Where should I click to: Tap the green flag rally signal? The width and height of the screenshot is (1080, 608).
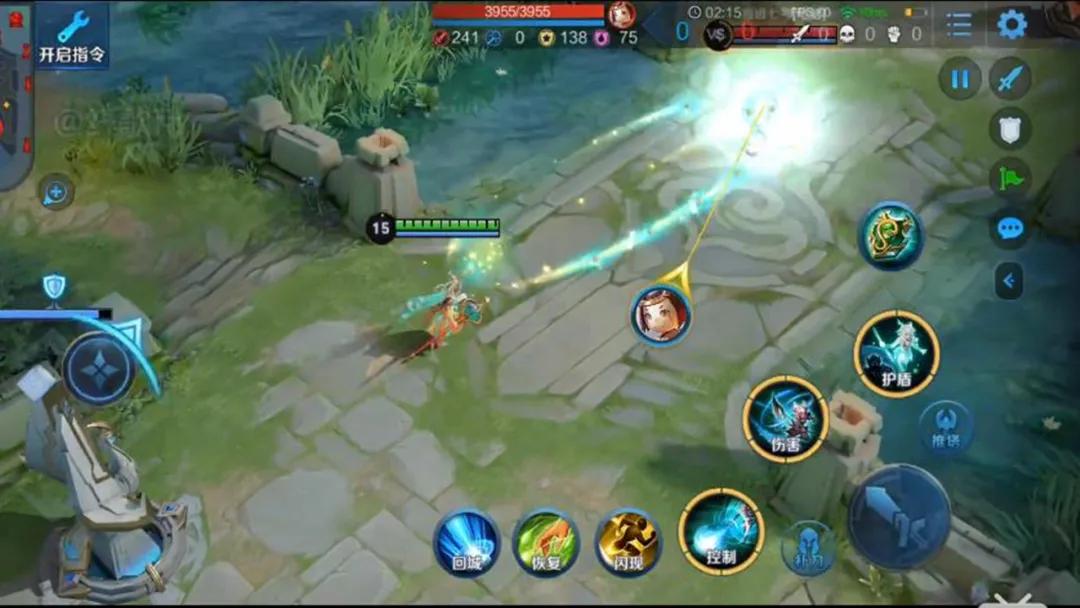(x=1011, y=179)
